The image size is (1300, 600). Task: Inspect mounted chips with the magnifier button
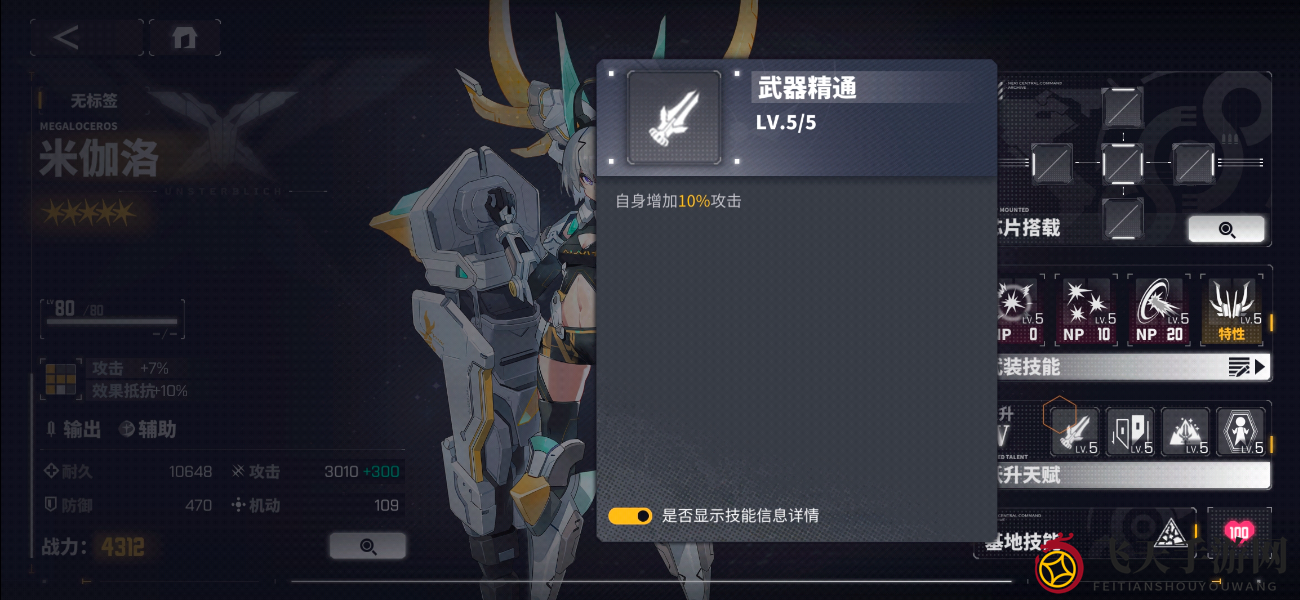click(1226, 229)
